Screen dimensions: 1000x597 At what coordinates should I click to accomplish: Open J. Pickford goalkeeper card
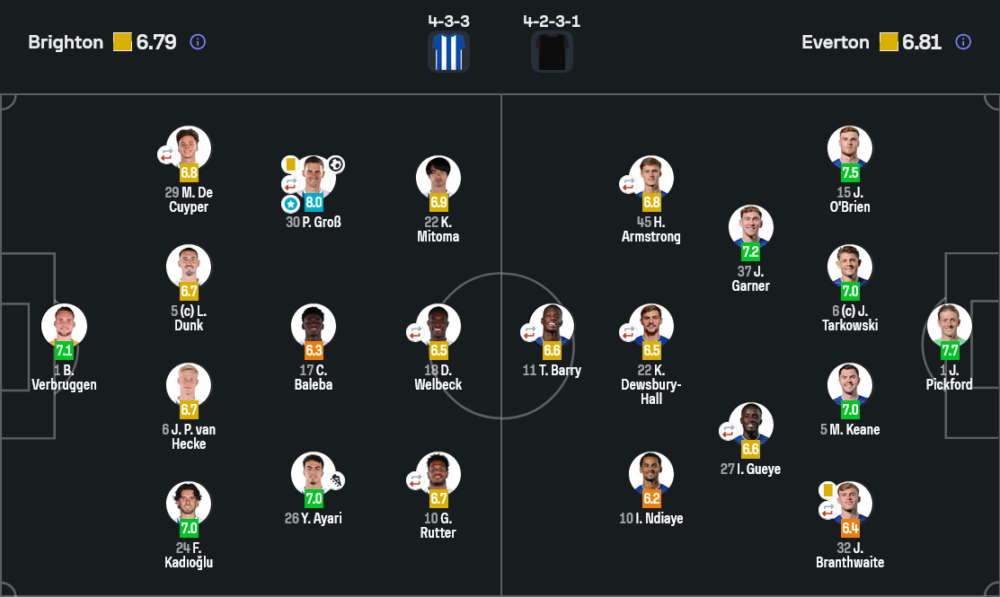(x=949, y=326)
